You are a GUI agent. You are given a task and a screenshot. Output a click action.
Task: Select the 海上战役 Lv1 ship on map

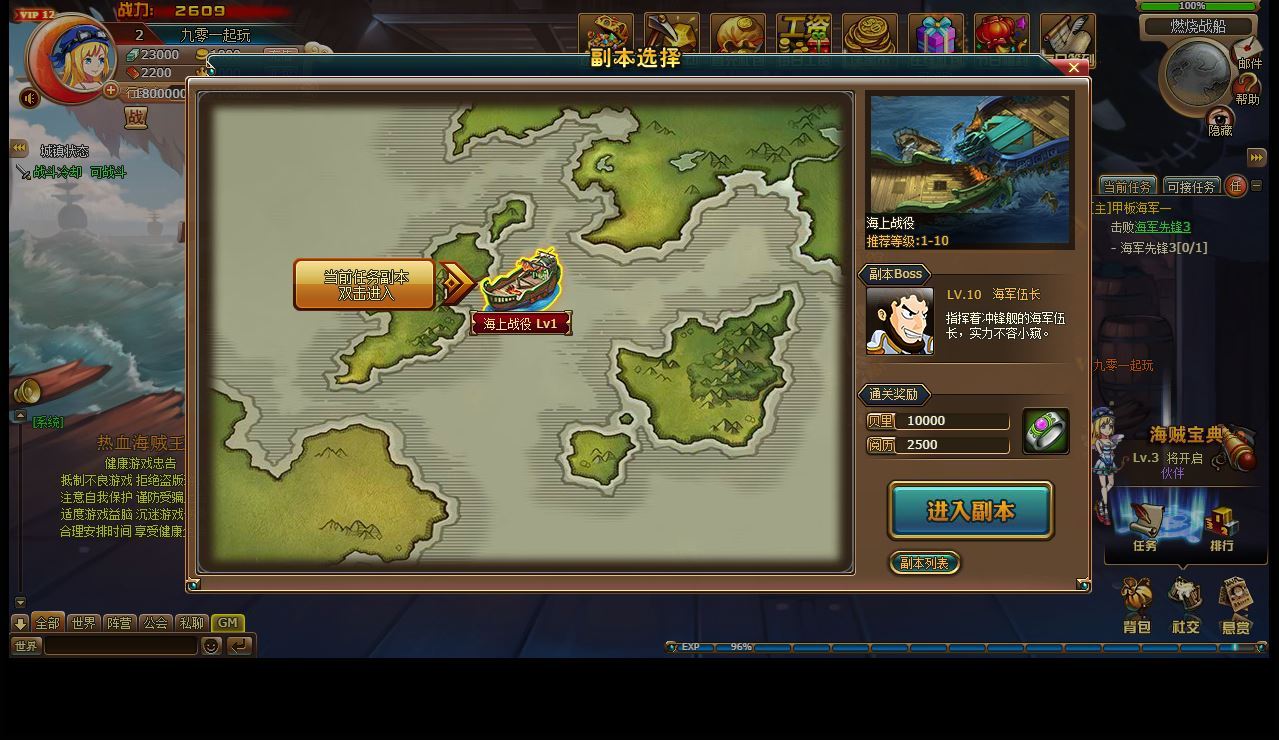pos(521,282)
